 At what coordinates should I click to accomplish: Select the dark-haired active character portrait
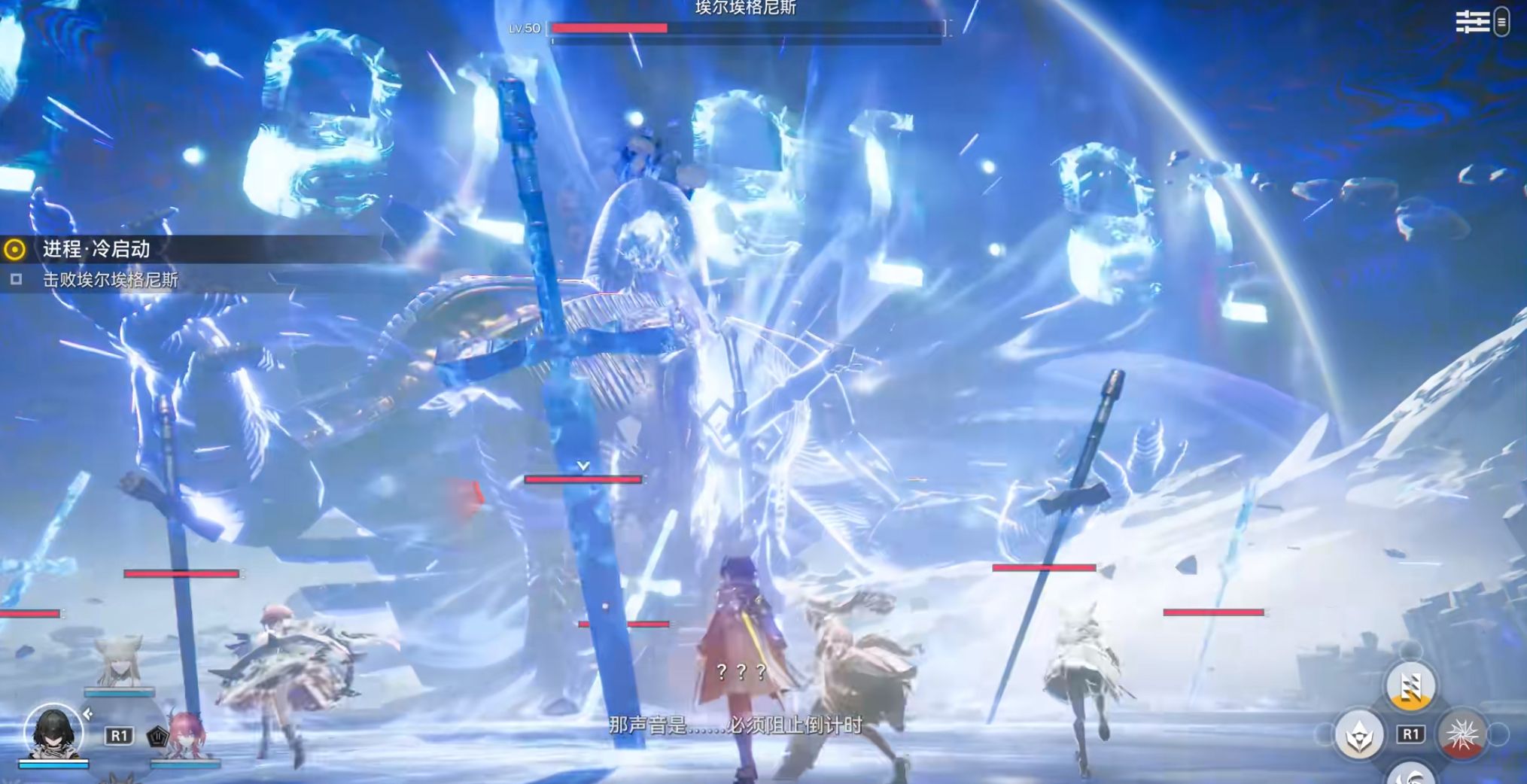tap(53, 731)
